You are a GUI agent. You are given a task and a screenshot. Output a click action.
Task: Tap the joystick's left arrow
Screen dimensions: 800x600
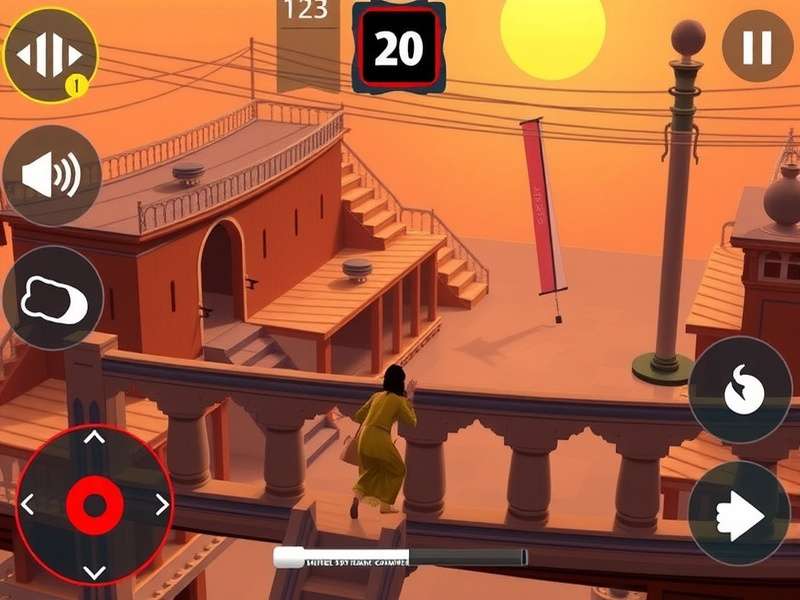click(28, 505)
